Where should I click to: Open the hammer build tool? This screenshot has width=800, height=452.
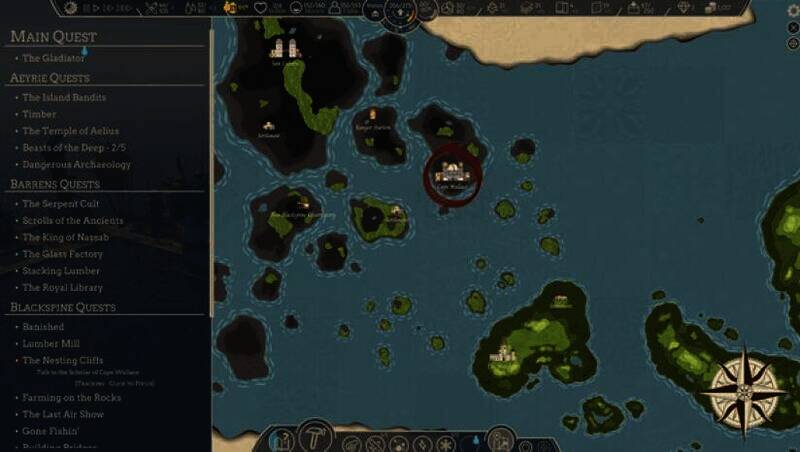point(315,437)
